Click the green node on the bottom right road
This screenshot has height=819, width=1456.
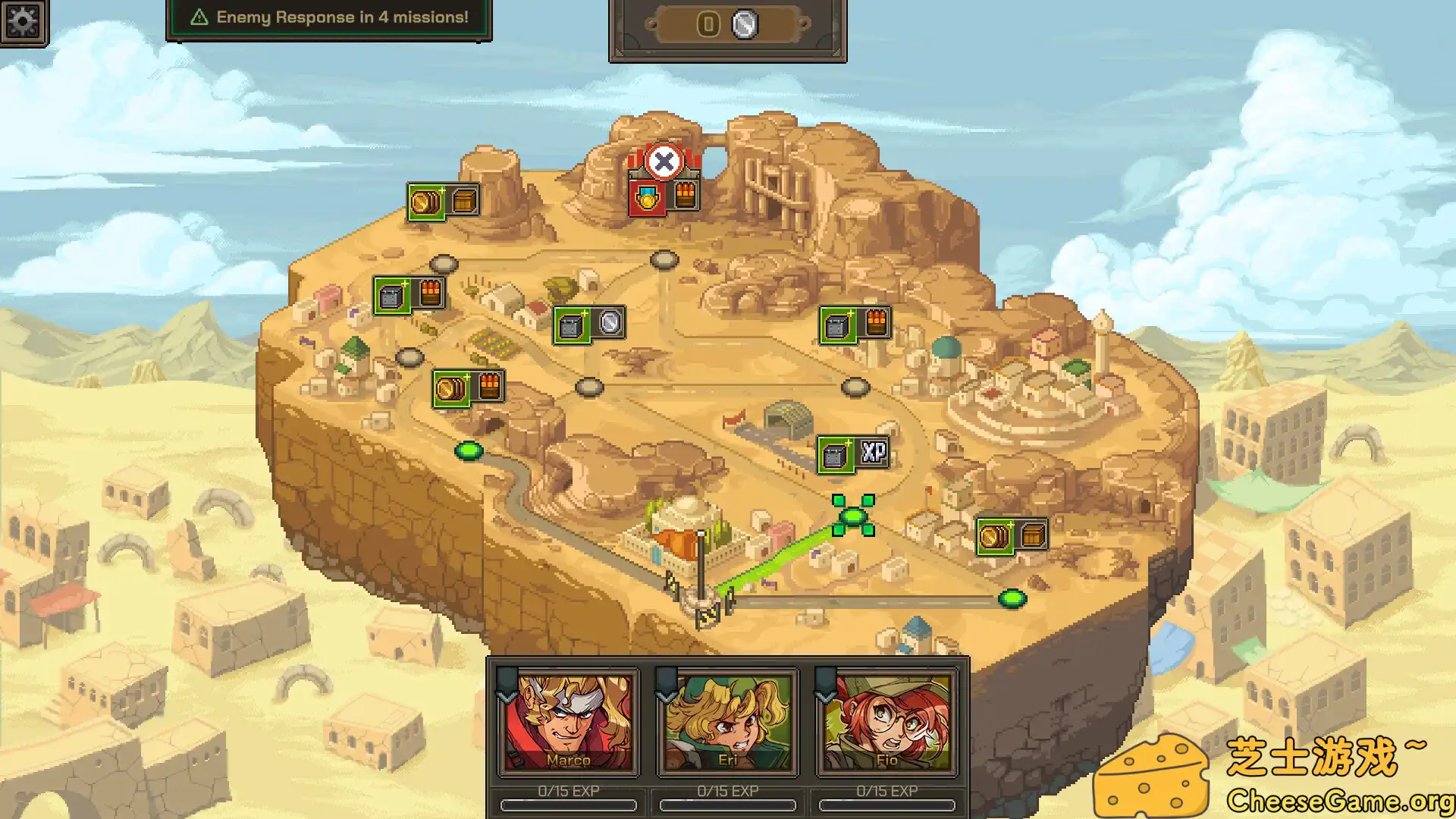pos(1014,598)
